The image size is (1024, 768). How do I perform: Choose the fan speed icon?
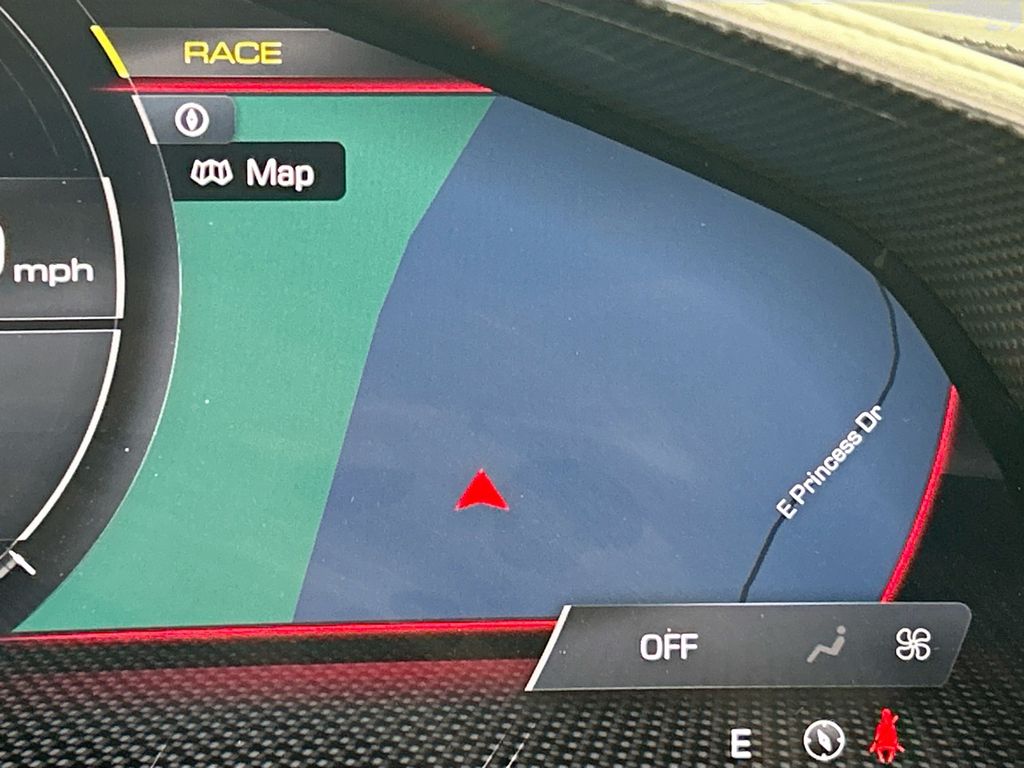tap(913, 646)
